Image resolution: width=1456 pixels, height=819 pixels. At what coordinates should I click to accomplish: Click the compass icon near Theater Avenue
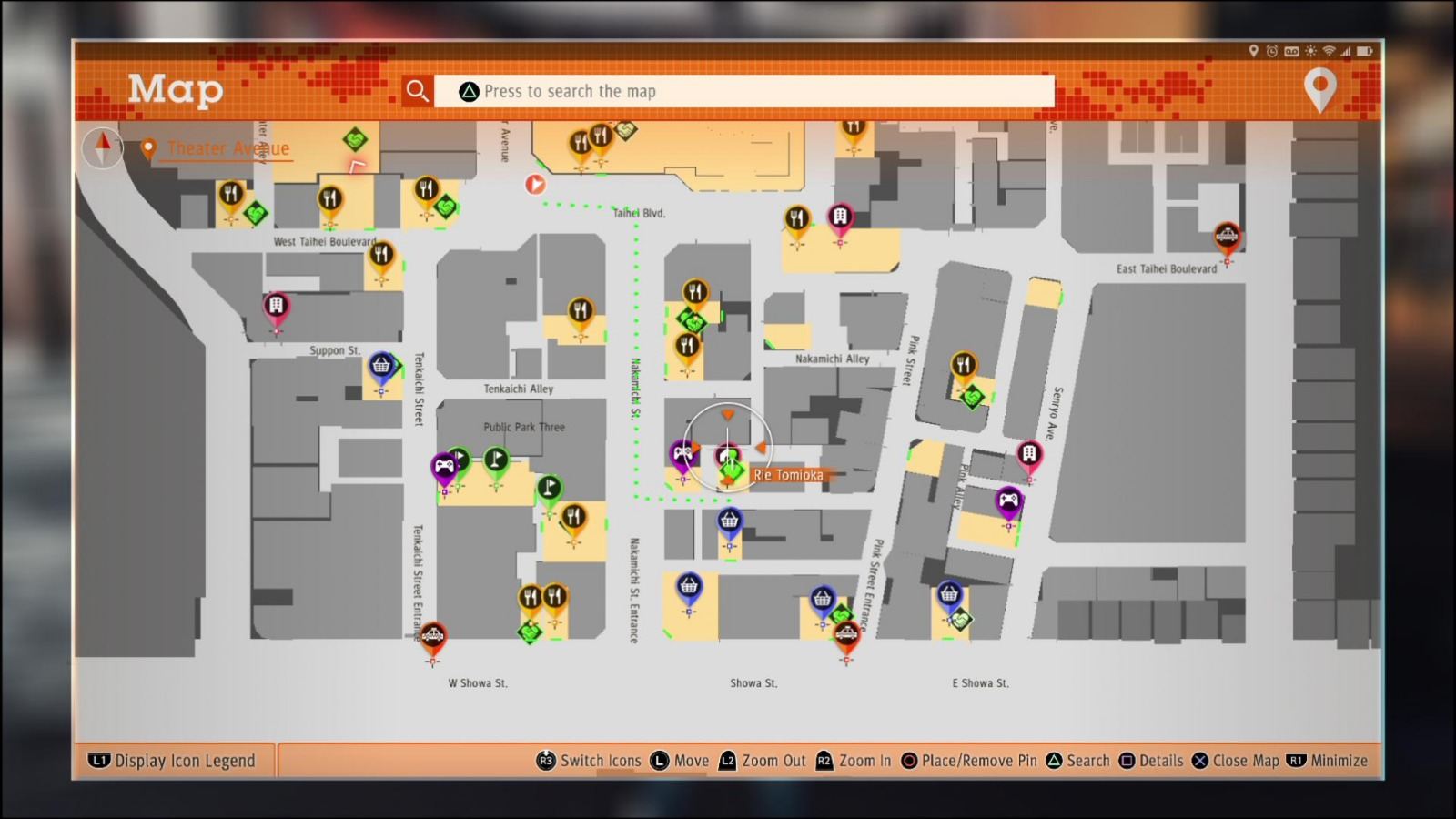(x=102, y=147)
